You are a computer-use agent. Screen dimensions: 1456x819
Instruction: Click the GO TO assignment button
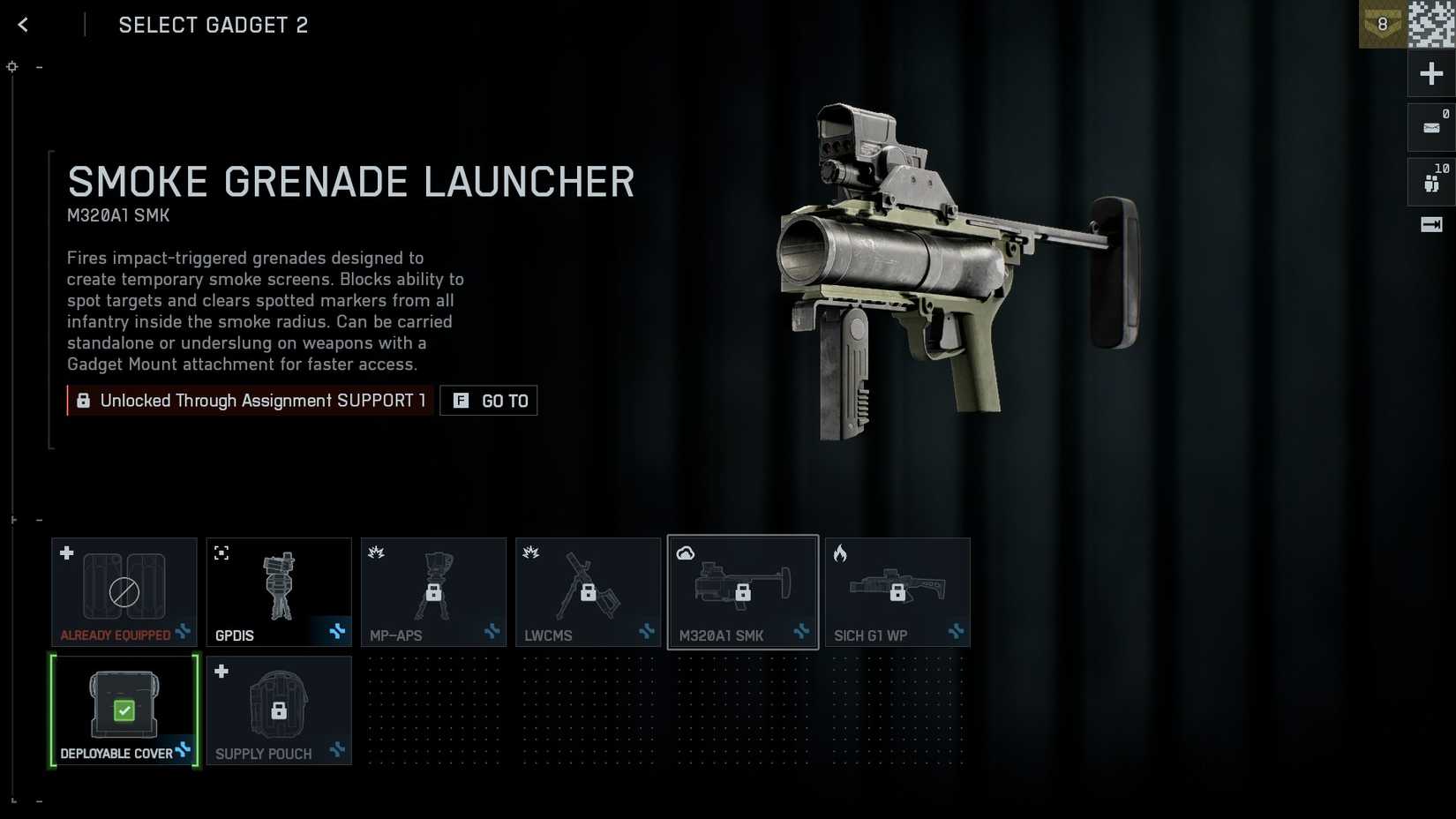pos(489,401)
